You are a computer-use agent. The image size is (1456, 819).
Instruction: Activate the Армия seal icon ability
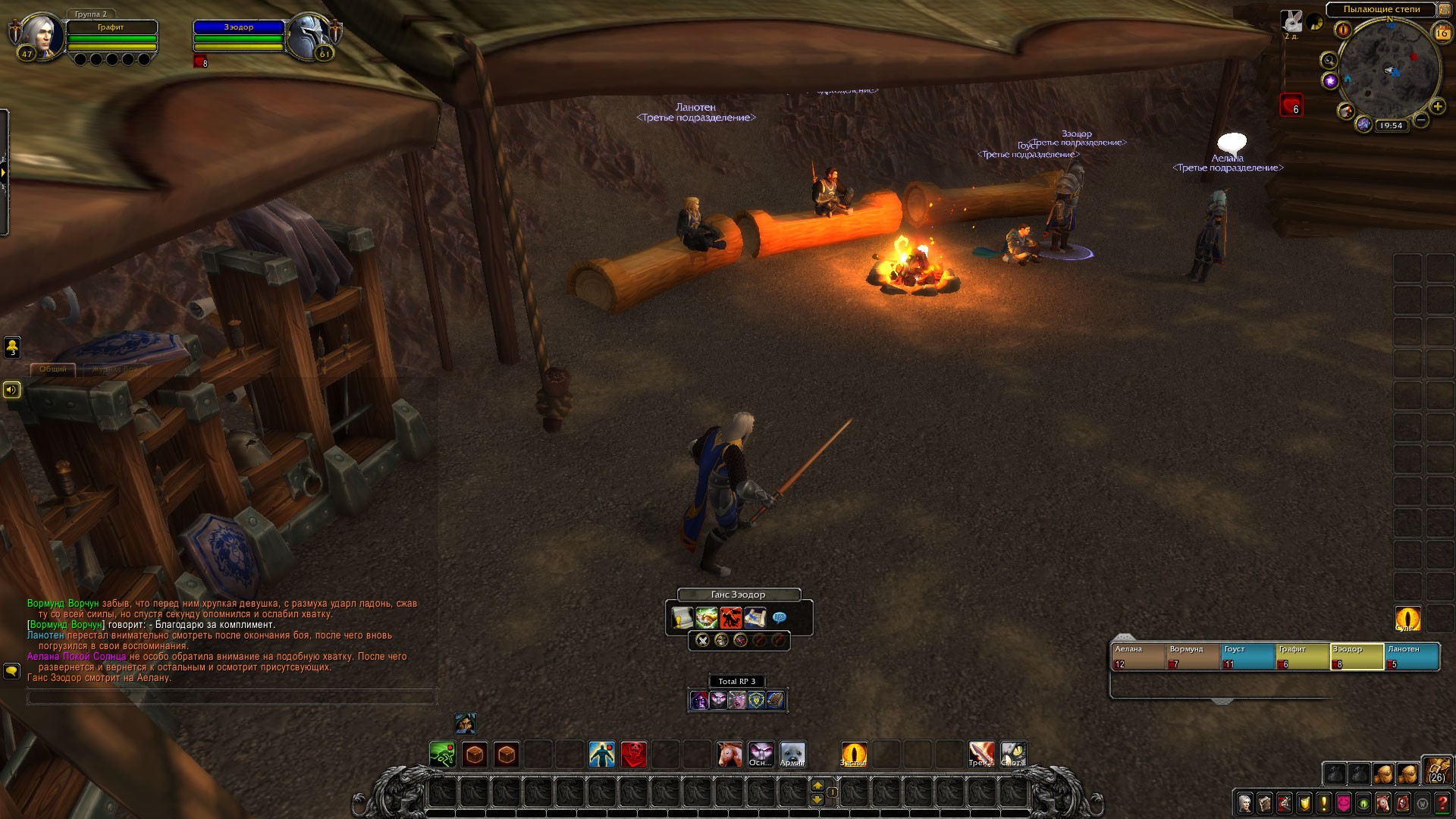[x=793, y=755]
